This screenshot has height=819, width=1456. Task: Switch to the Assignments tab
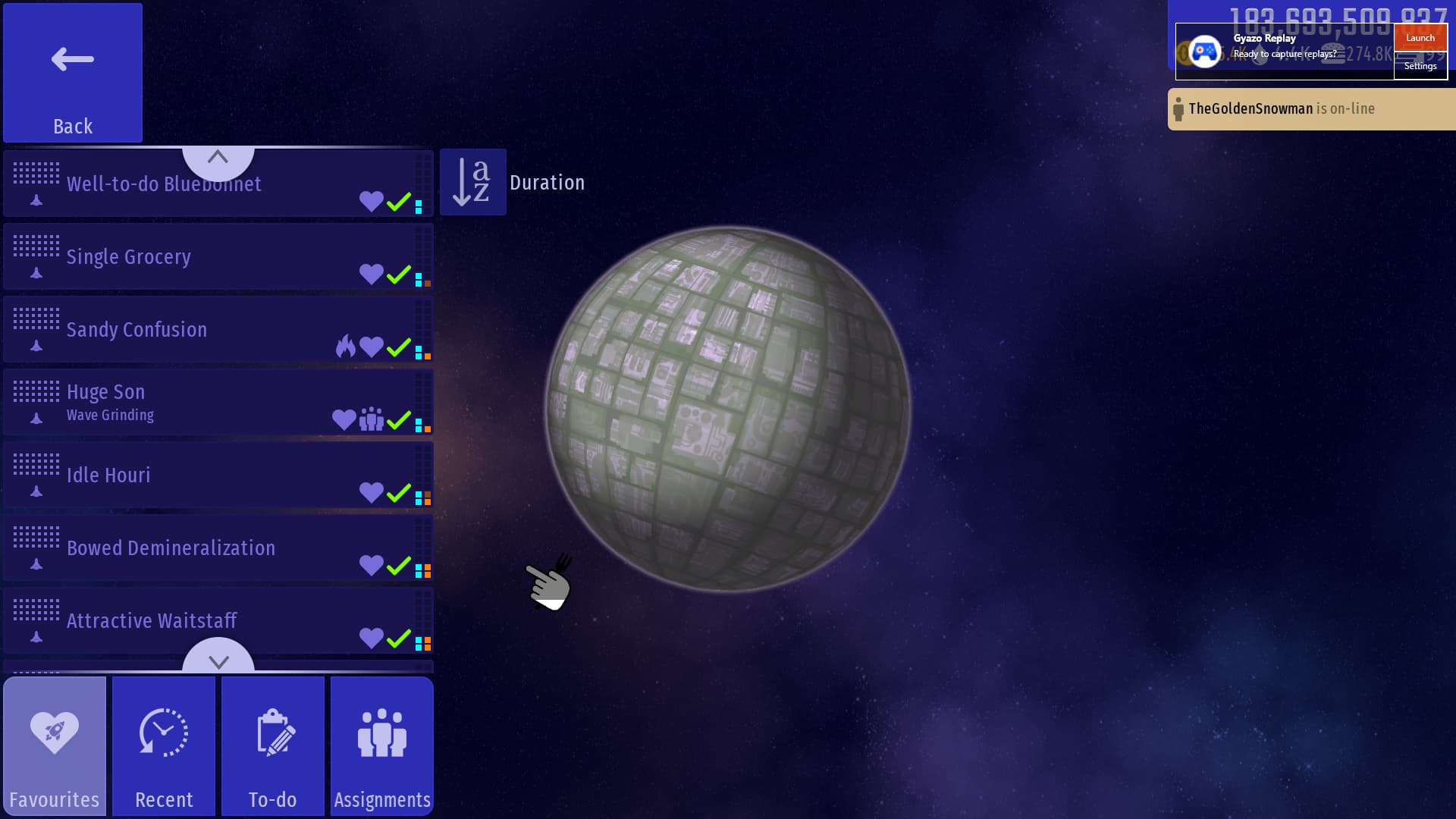click(382, 746)
